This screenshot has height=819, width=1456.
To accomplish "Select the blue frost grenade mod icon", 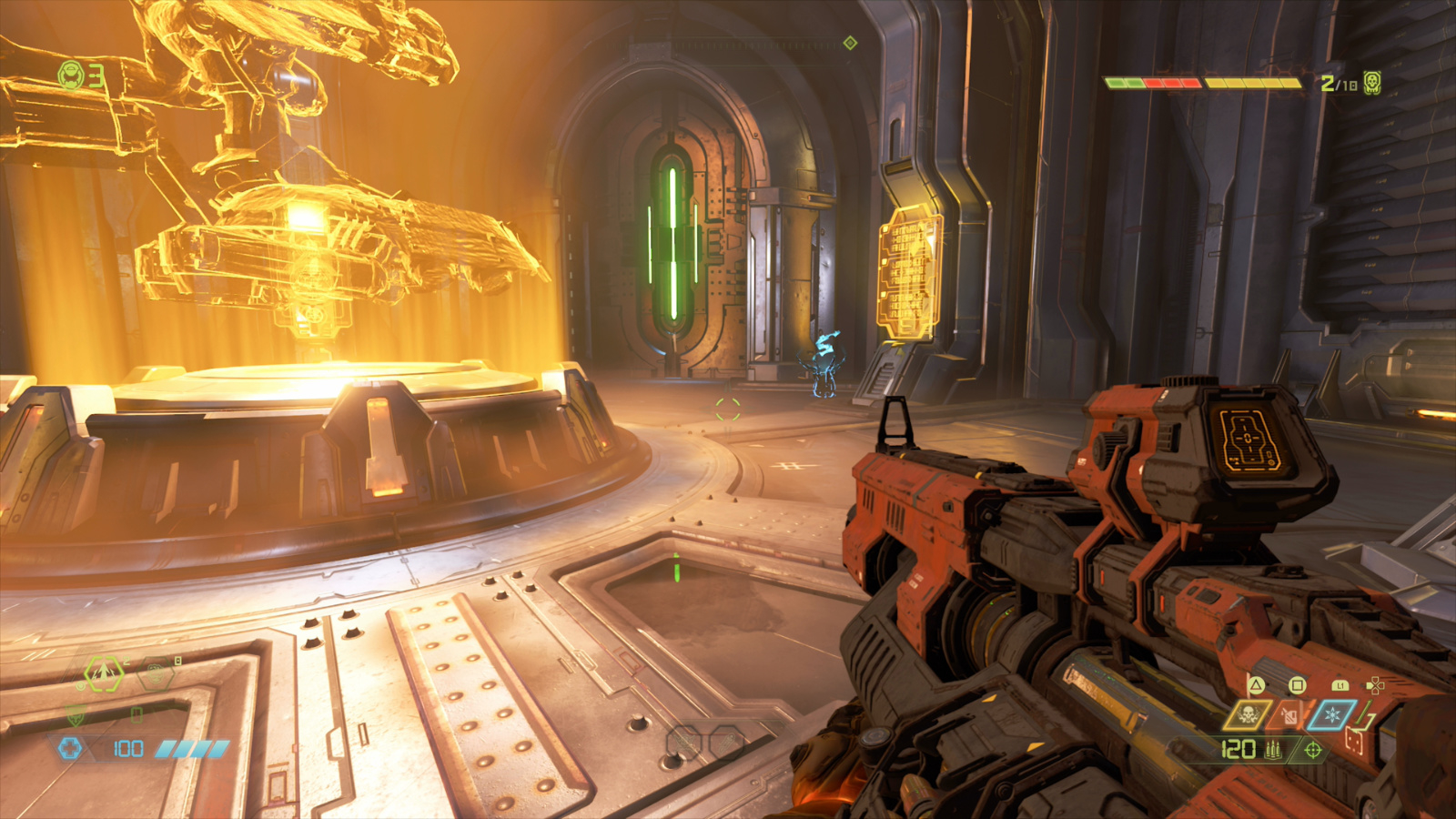I will pyautogui.click(x=1333, y=714).
